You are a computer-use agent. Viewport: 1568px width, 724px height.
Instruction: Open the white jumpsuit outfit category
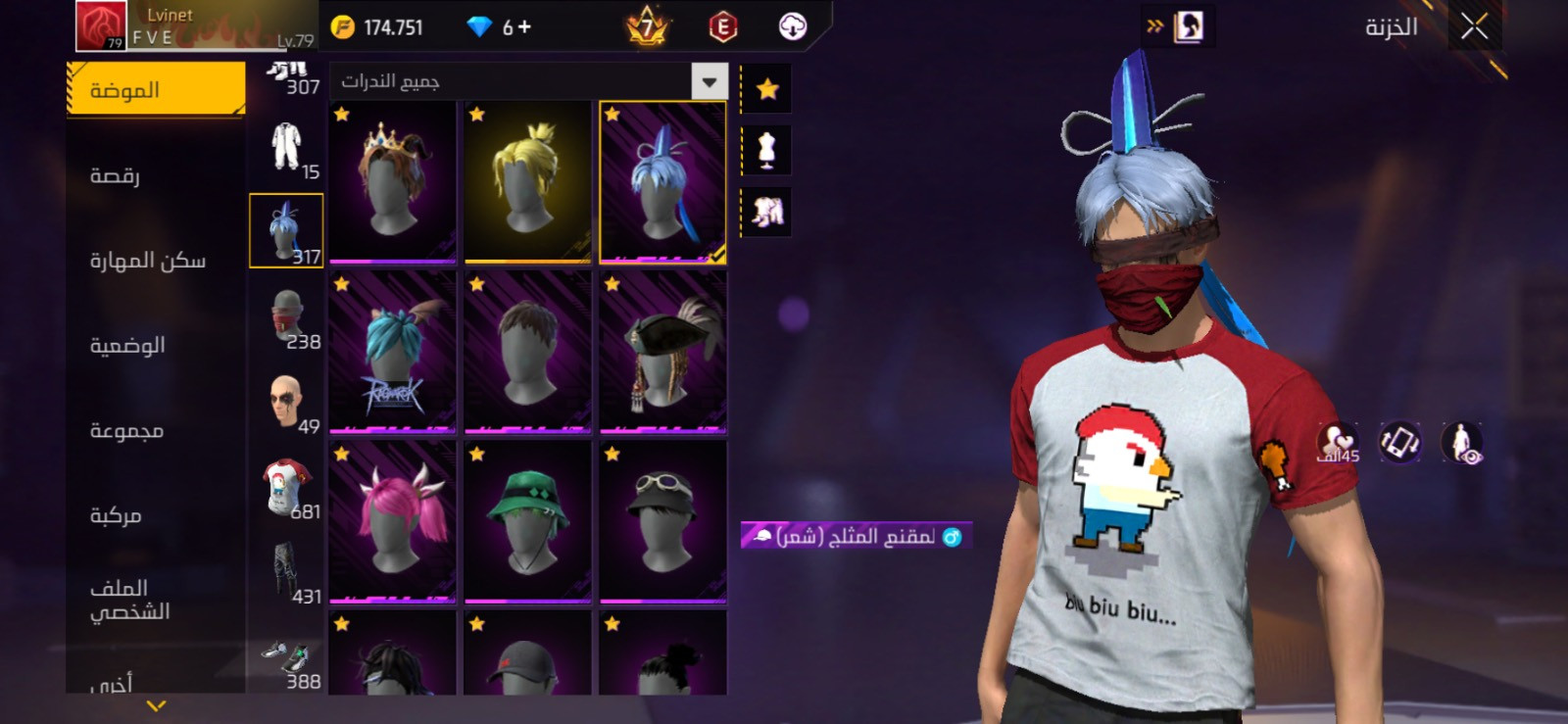coord(286,147)
